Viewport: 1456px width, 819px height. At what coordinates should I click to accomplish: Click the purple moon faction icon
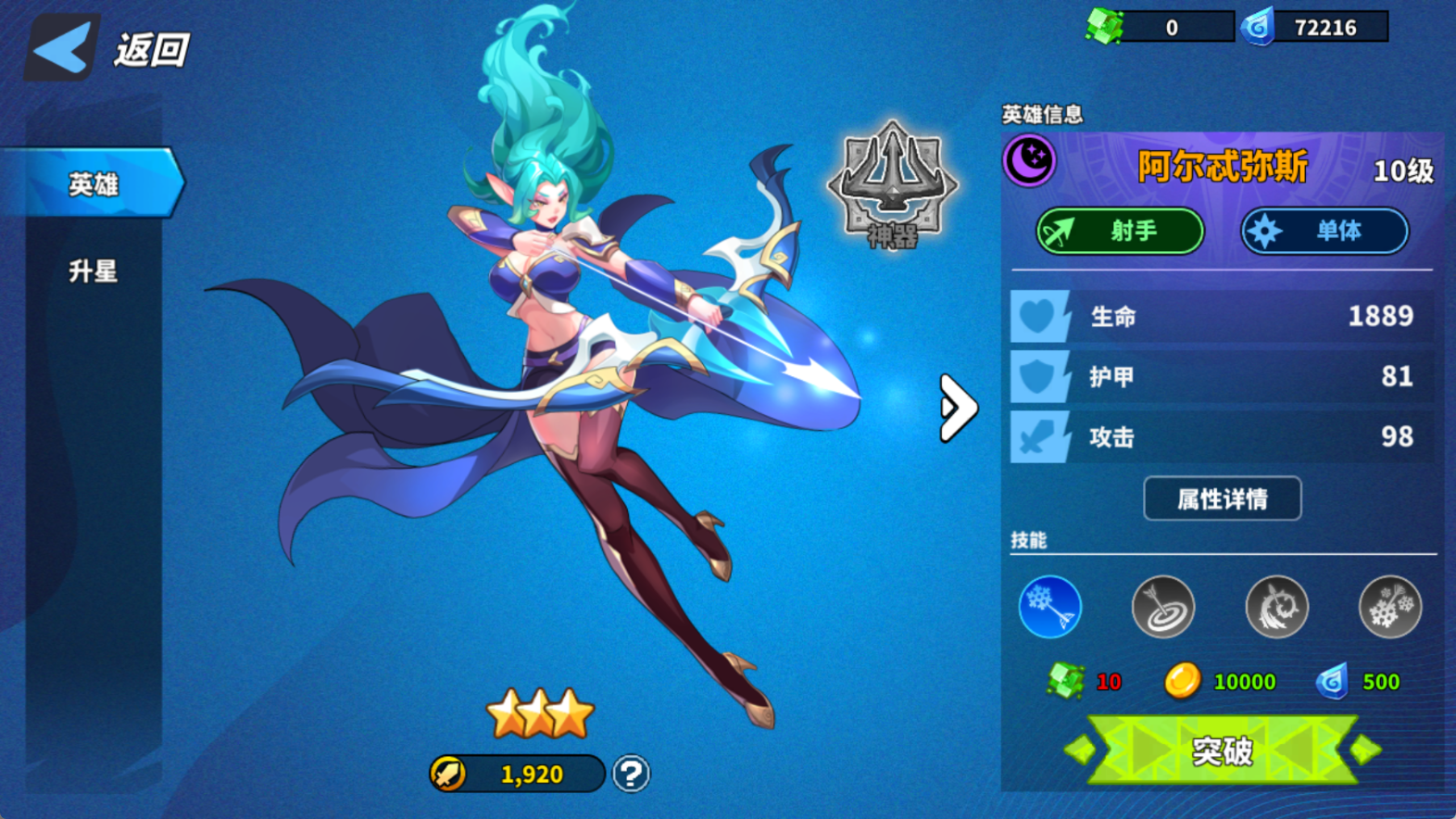(x=1030, y=159)
